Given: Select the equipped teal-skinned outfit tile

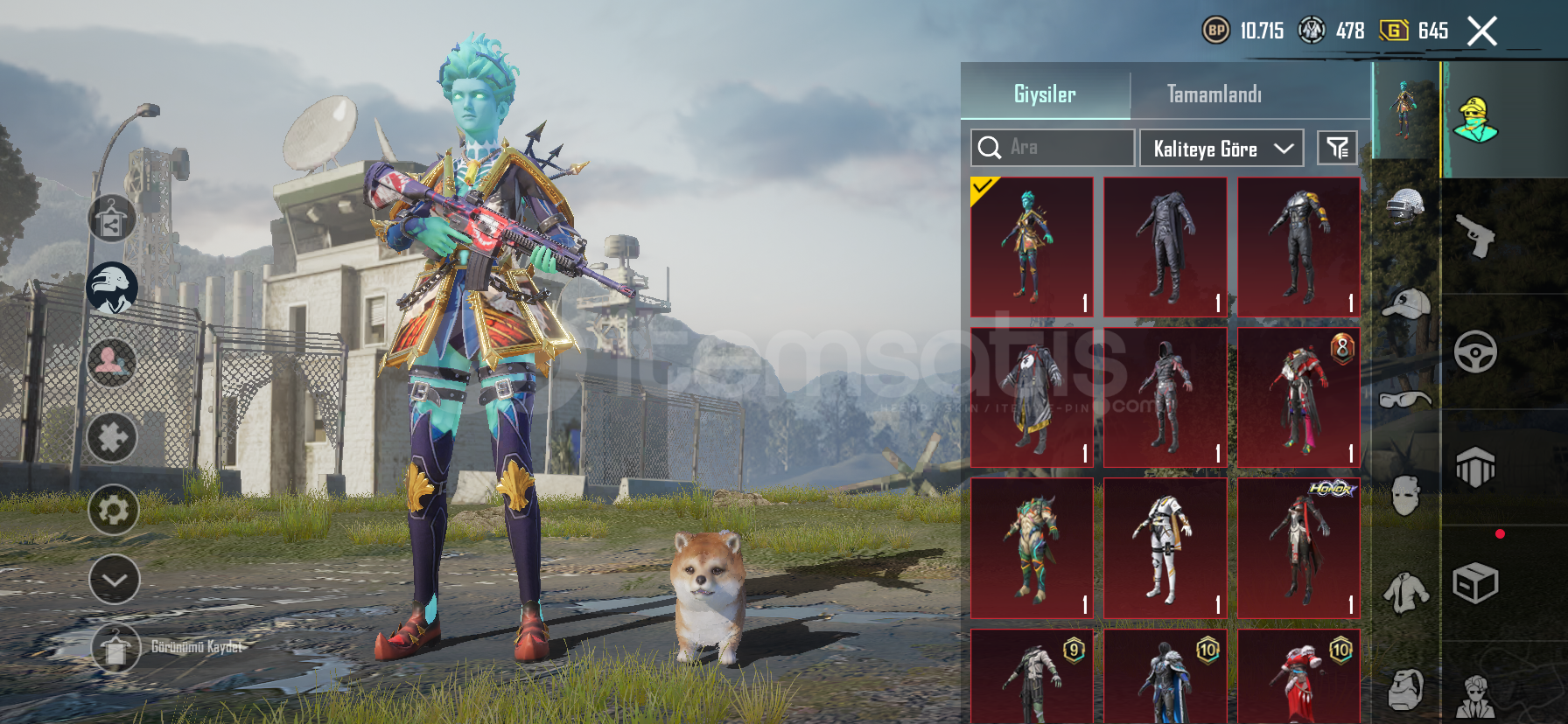Looking at the screenshot, I should [x=1032, y=247].
